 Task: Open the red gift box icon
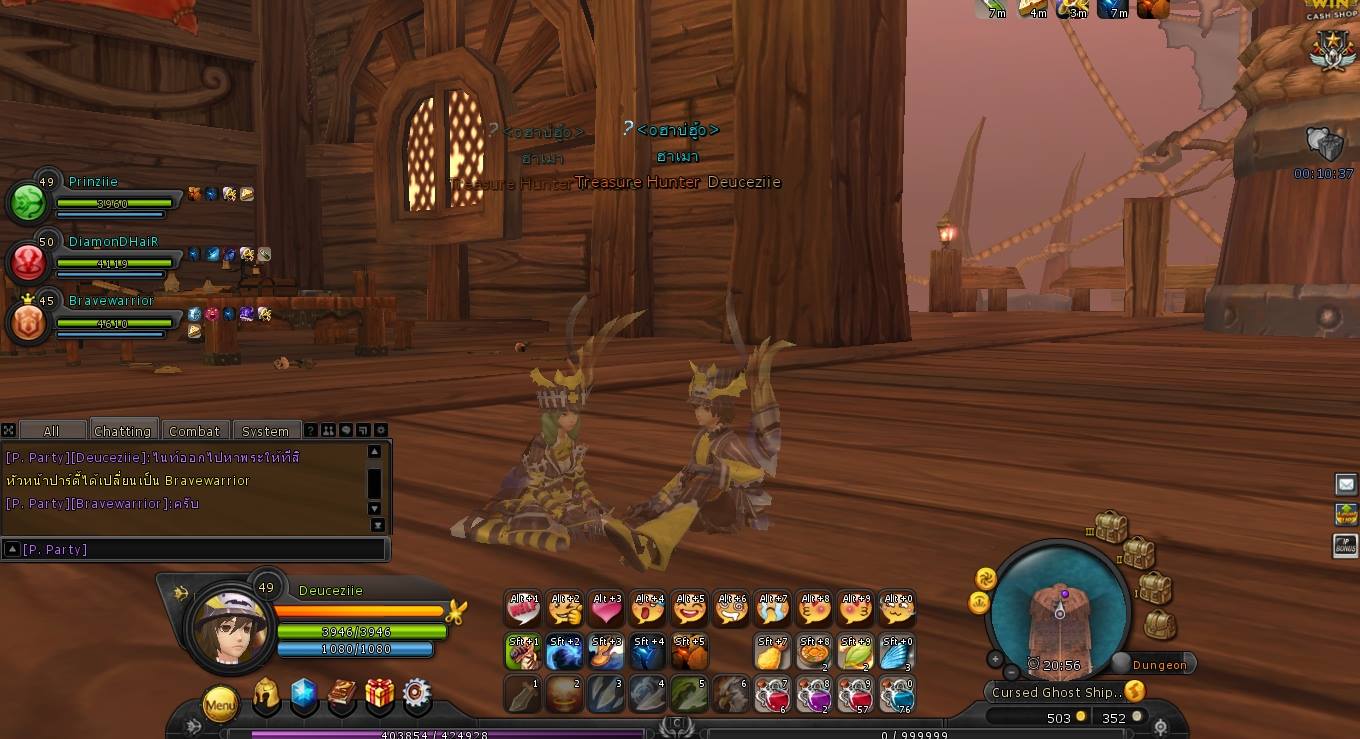point(380,696)
